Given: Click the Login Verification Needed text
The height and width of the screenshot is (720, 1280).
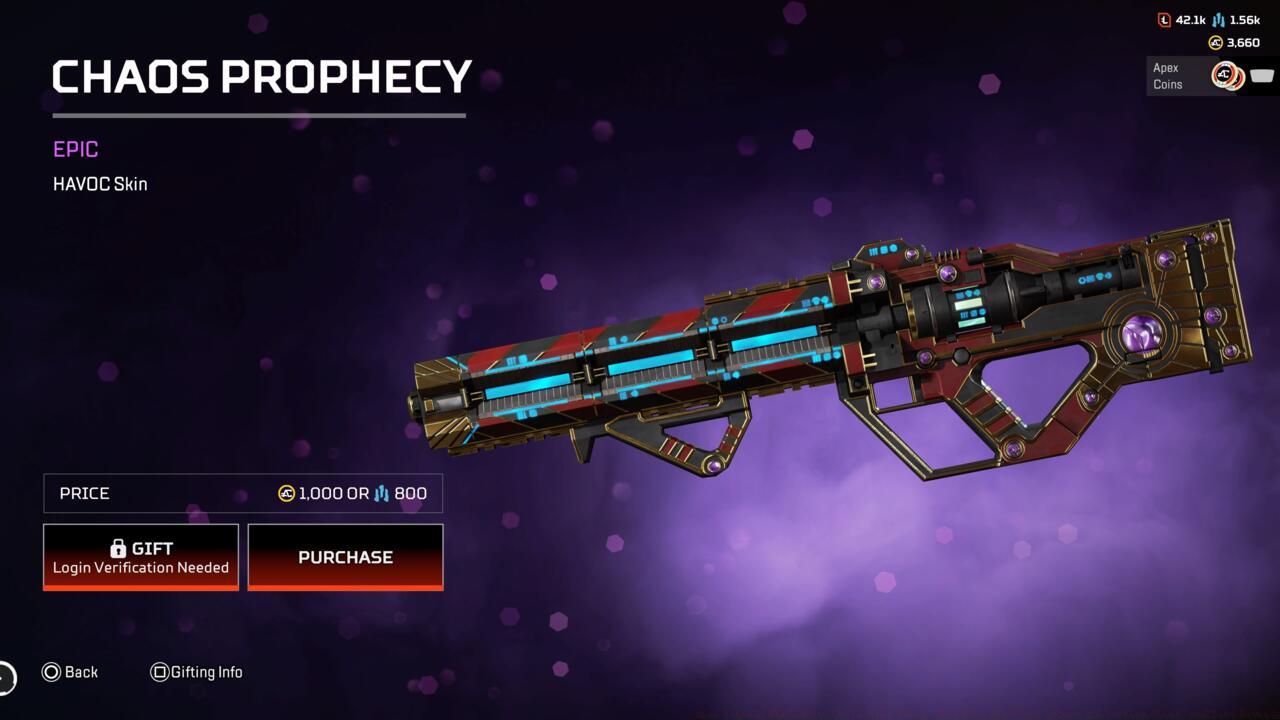Looking at the screenshot, I should (140, 567).
